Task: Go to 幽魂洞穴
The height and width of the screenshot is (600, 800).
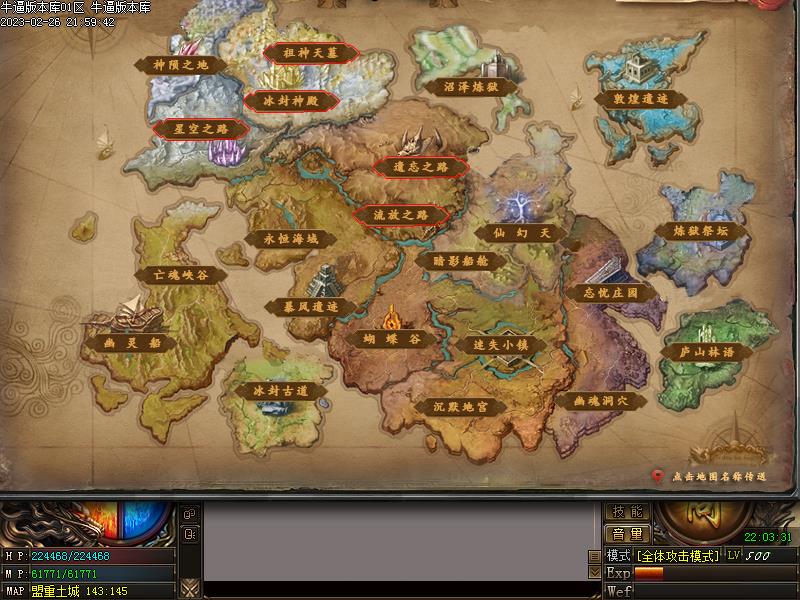Action: point(601,400)
